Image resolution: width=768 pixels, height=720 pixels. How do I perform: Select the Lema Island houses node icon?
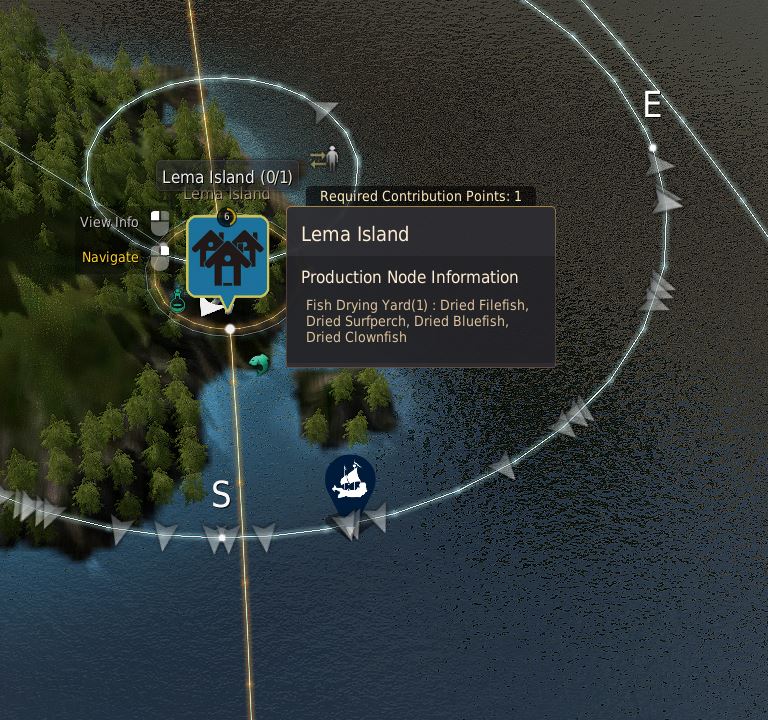(x=227, y=254)
